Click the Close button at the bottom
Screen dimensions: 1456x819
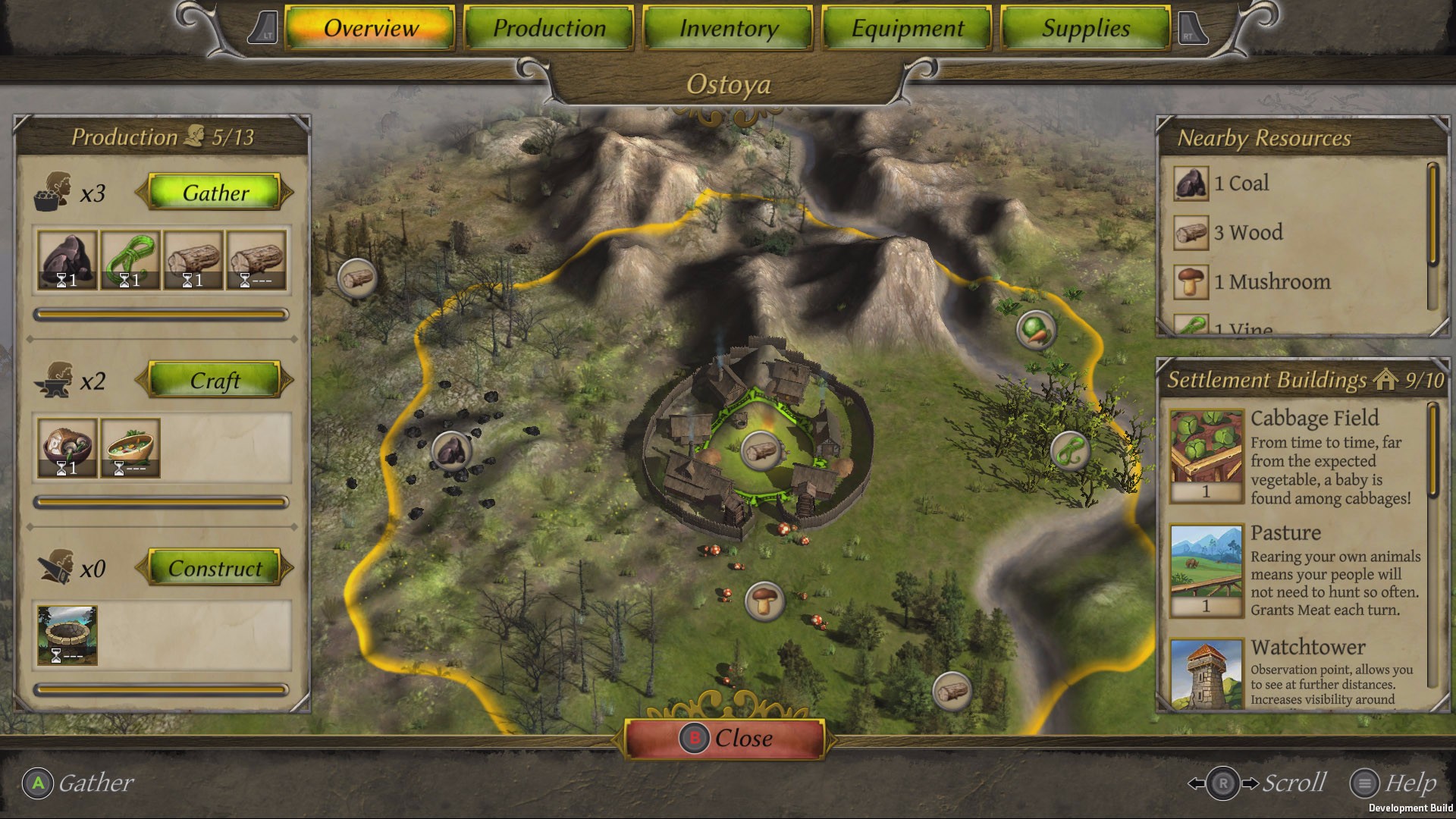[727, 737]
